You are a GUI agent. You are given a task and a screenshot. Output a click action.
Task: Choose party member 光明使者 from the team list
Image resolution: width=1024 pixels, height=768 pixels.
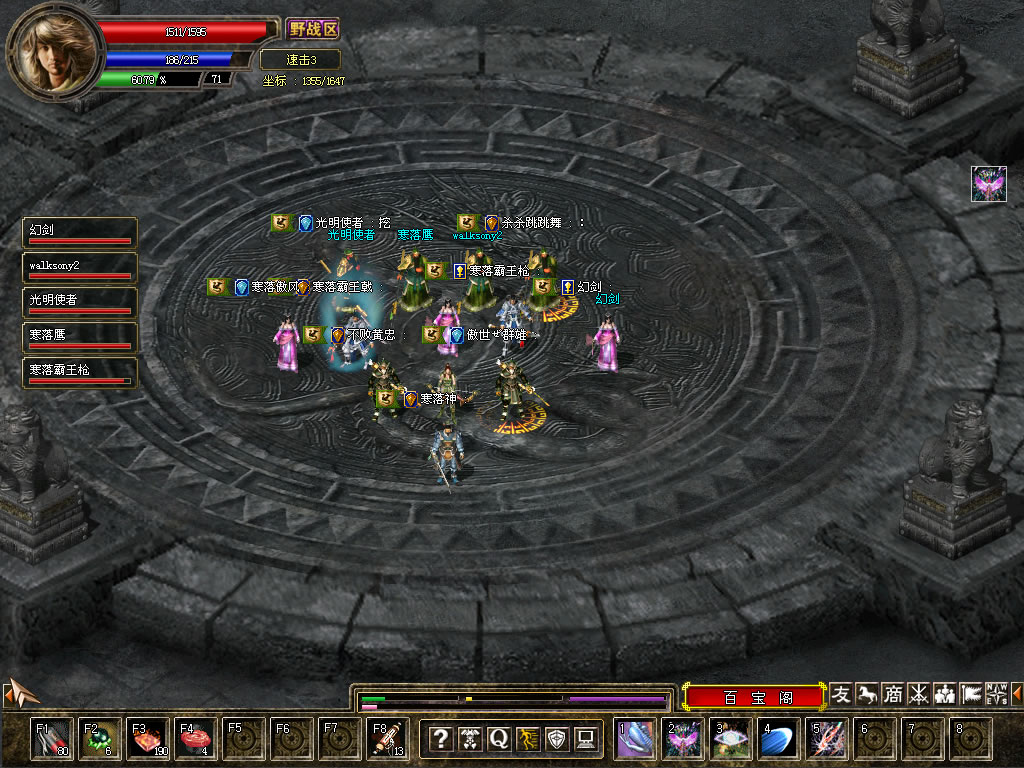coord(80,303)
